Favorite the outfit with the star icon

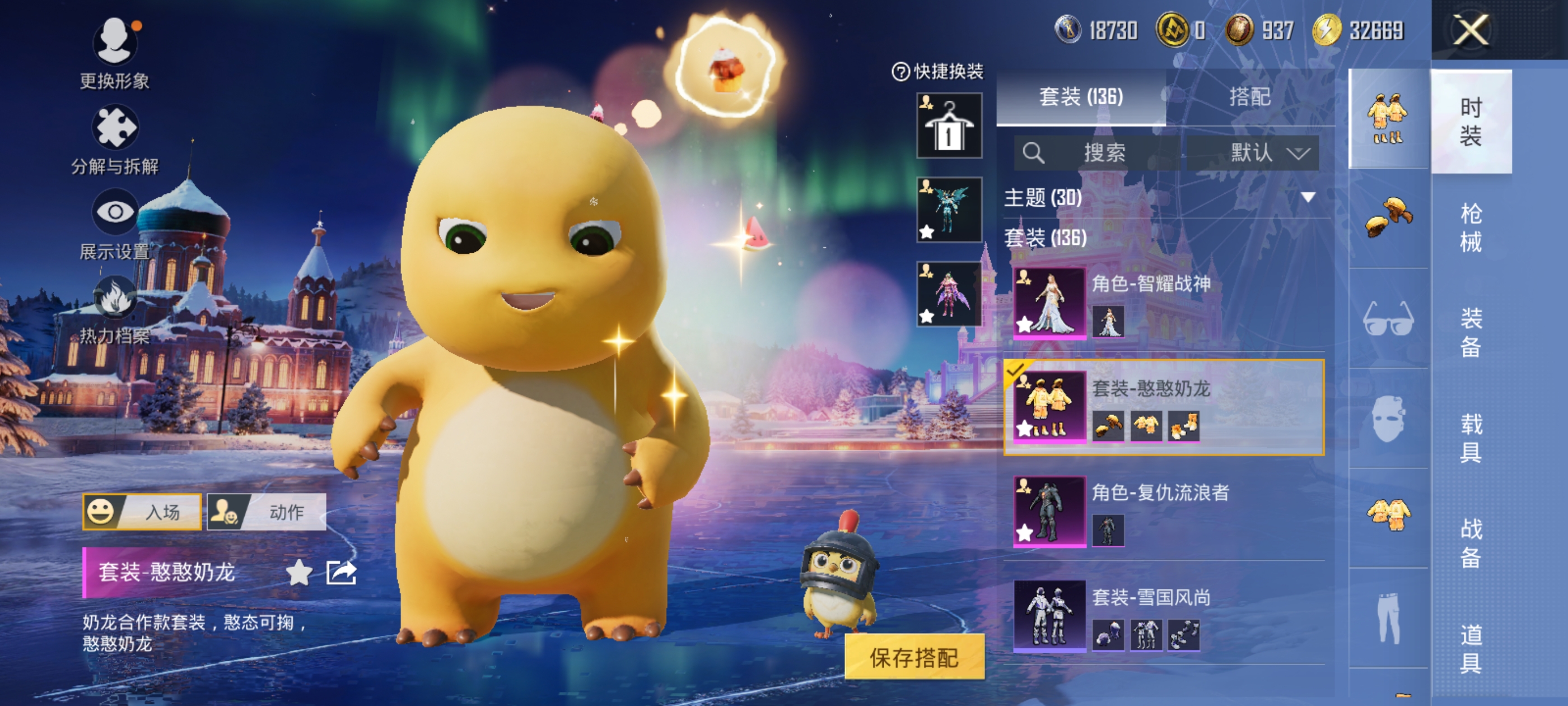click(298, 573)
